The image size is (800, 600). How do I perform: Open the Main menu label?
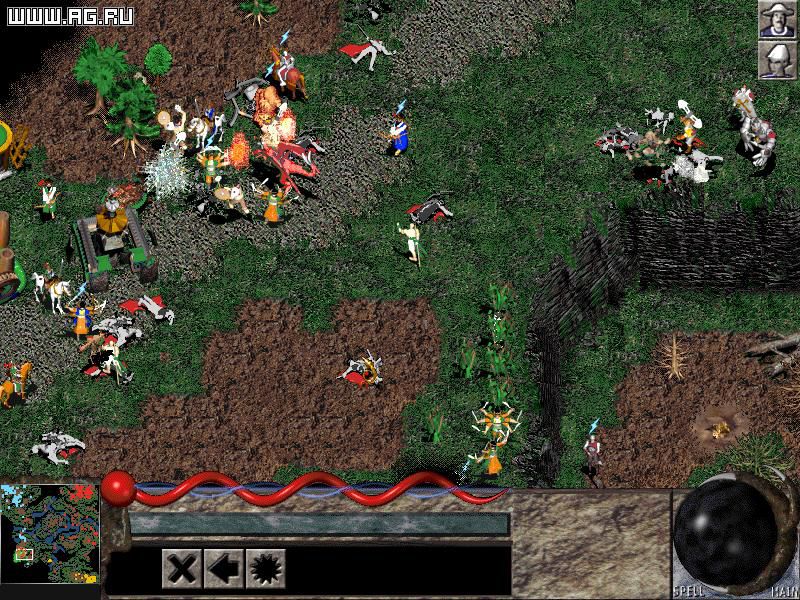click(x=780, y=592)
